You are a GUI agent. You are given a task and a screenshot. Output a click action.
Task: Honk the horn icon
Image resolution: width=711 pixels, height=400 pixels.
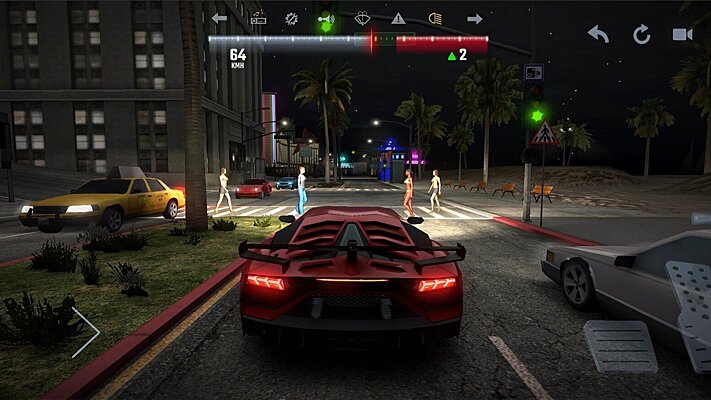[325, 18]
